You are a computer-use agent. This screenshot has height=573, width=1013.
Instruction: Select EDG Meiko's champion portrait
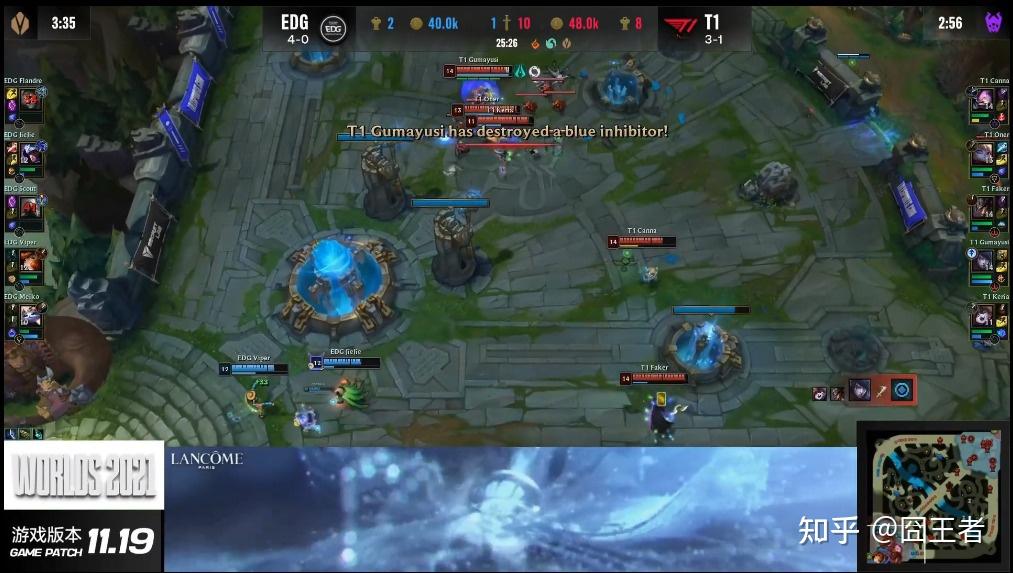point(29,316)
